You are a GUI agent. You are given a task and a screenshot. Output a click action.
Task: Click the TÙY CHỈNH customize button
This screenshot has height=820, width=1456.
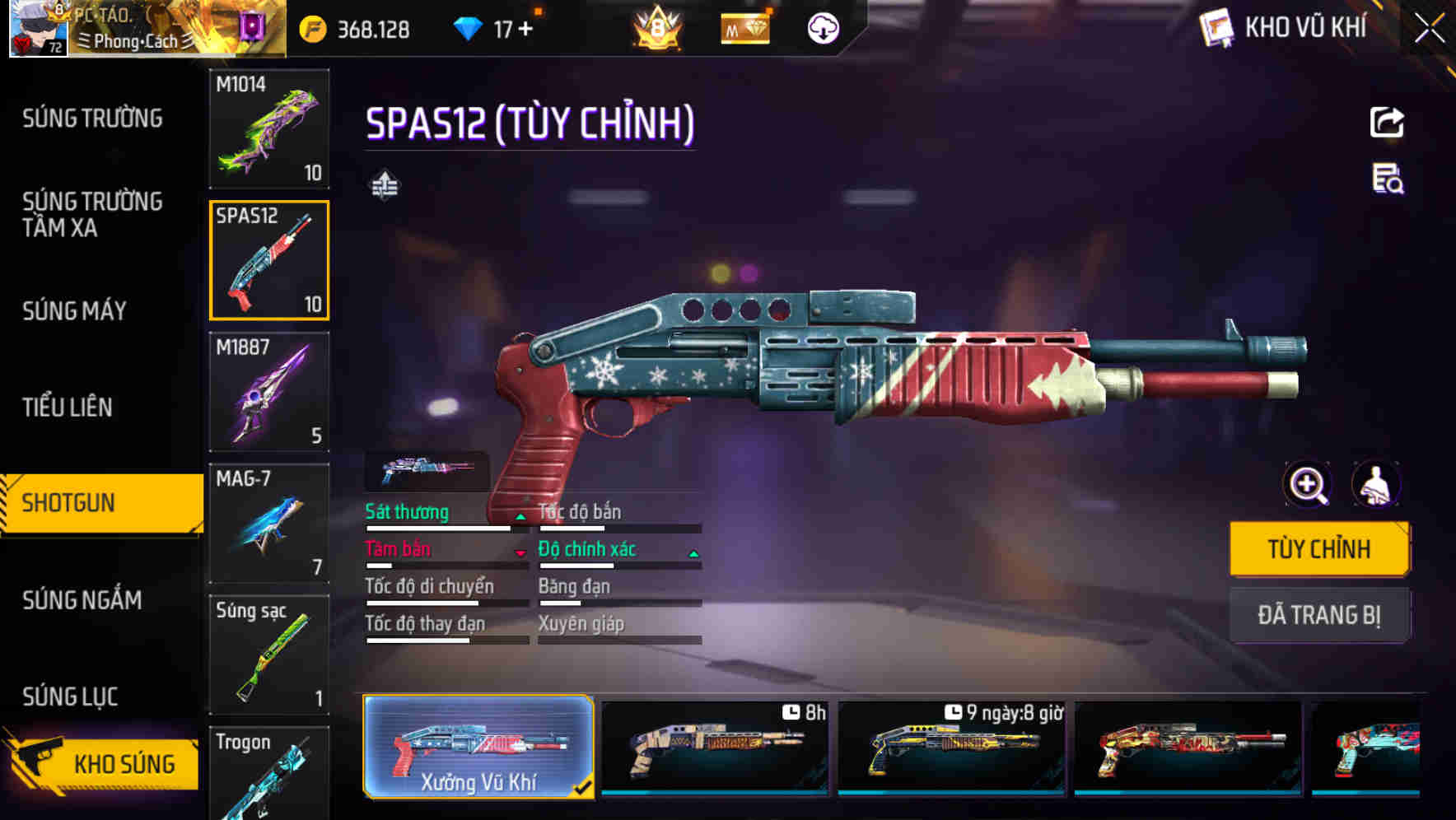[x=1318, y=549]
